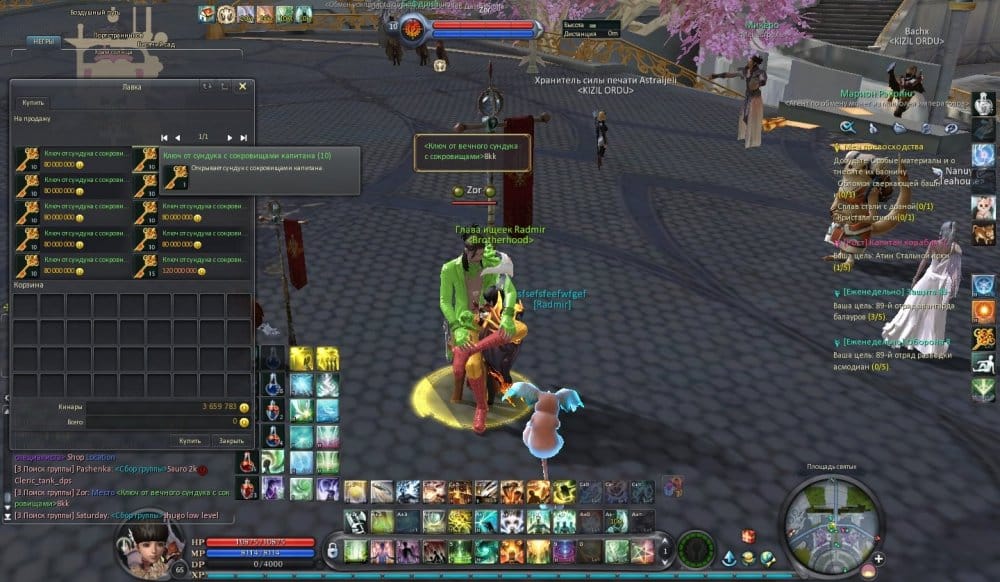Click the Zor private shop nameplate
Viewport: 1000px width, 582px height.
(x=474, y=190)
